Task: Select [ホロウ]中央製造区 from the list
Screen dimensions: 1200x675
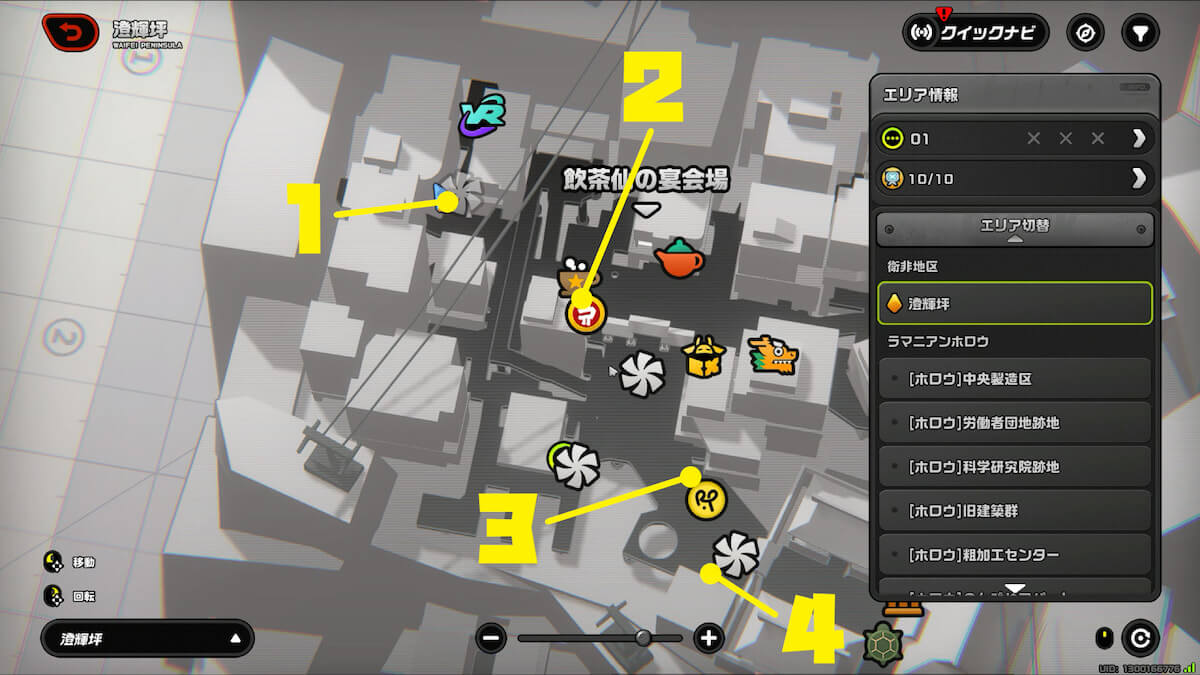Action: (x=1015, y=379)
